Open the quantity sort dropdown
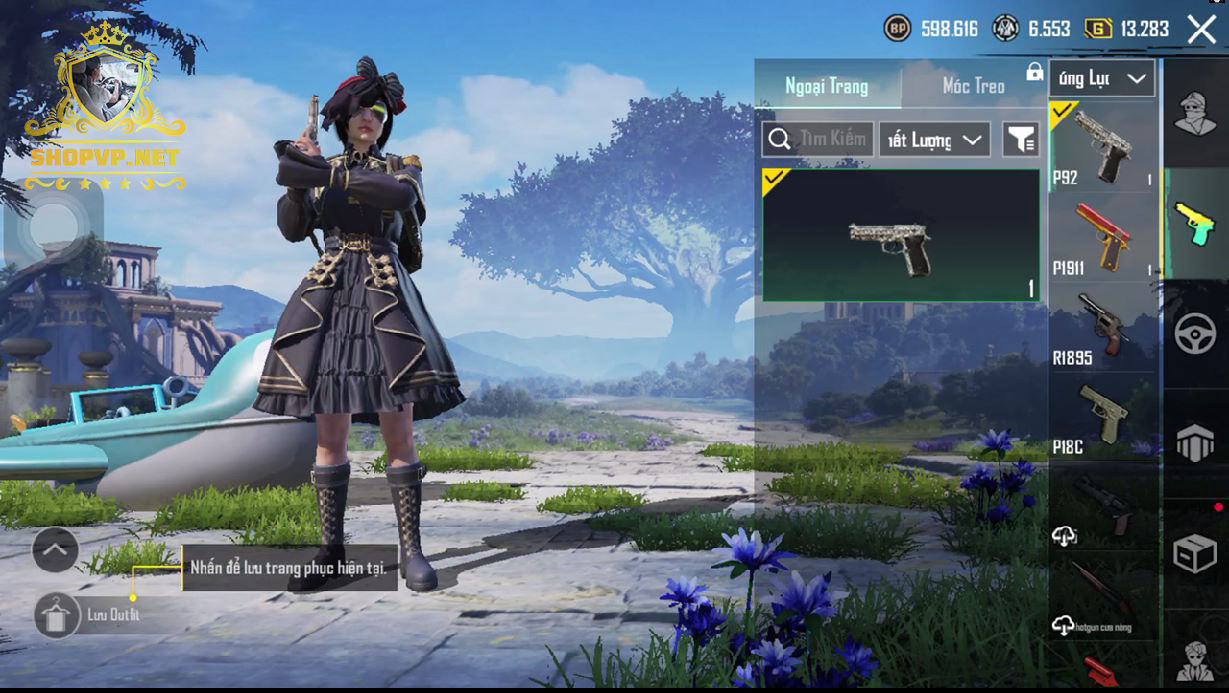The height and width of the screenshot is (693, 1229). tap(934, 140)
